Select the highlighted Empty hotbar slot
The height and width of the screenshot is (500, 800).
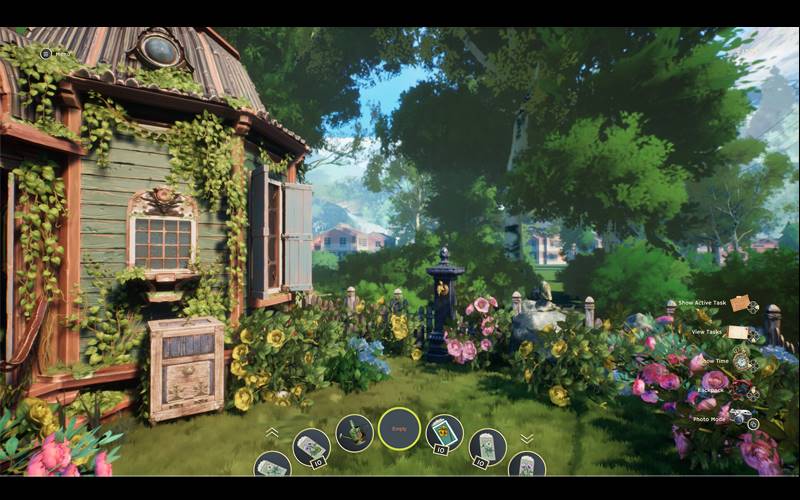tap(399, 429)
